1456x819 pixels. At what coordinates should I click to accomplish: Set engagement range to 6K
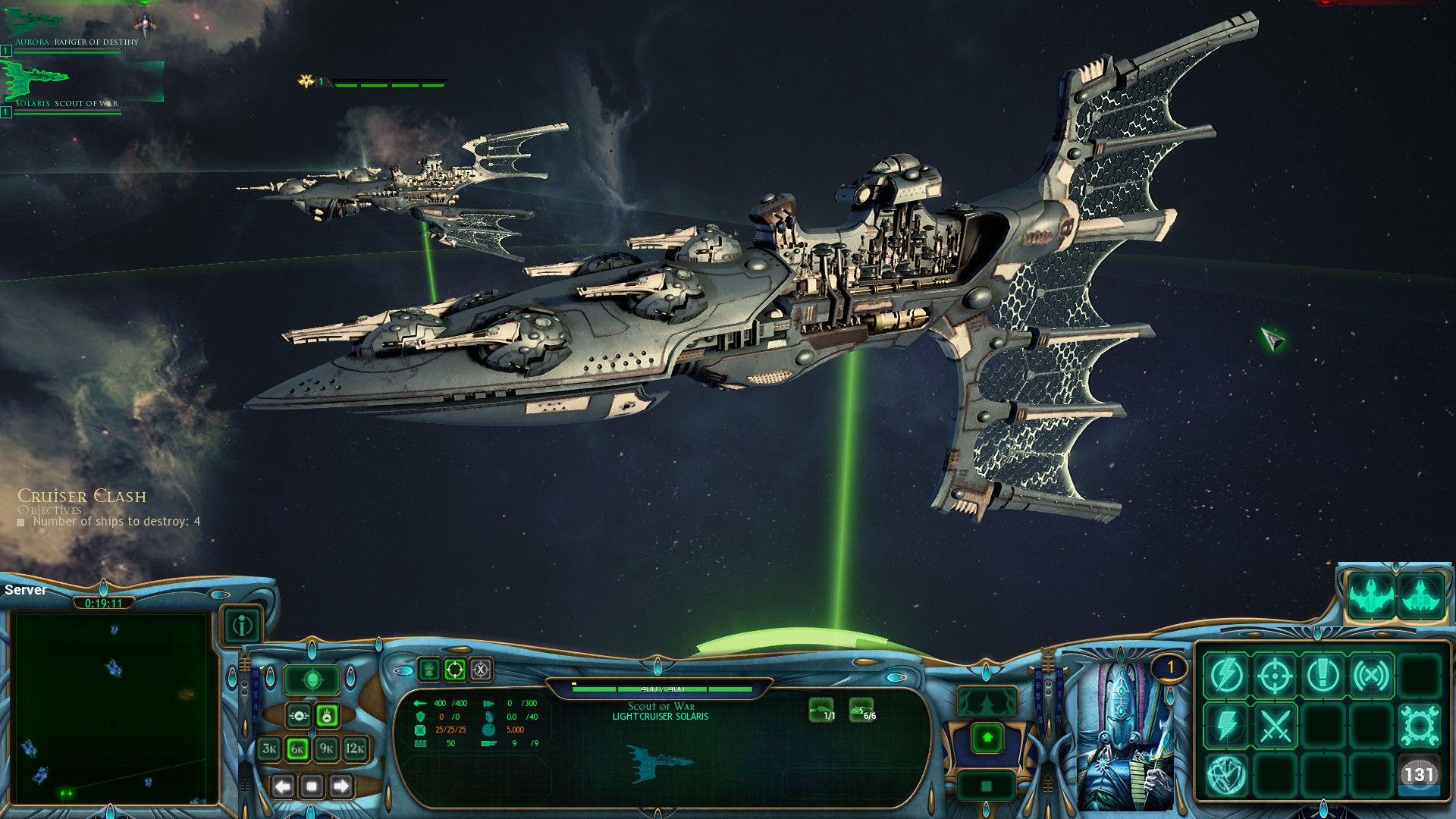tap(297, 749)
